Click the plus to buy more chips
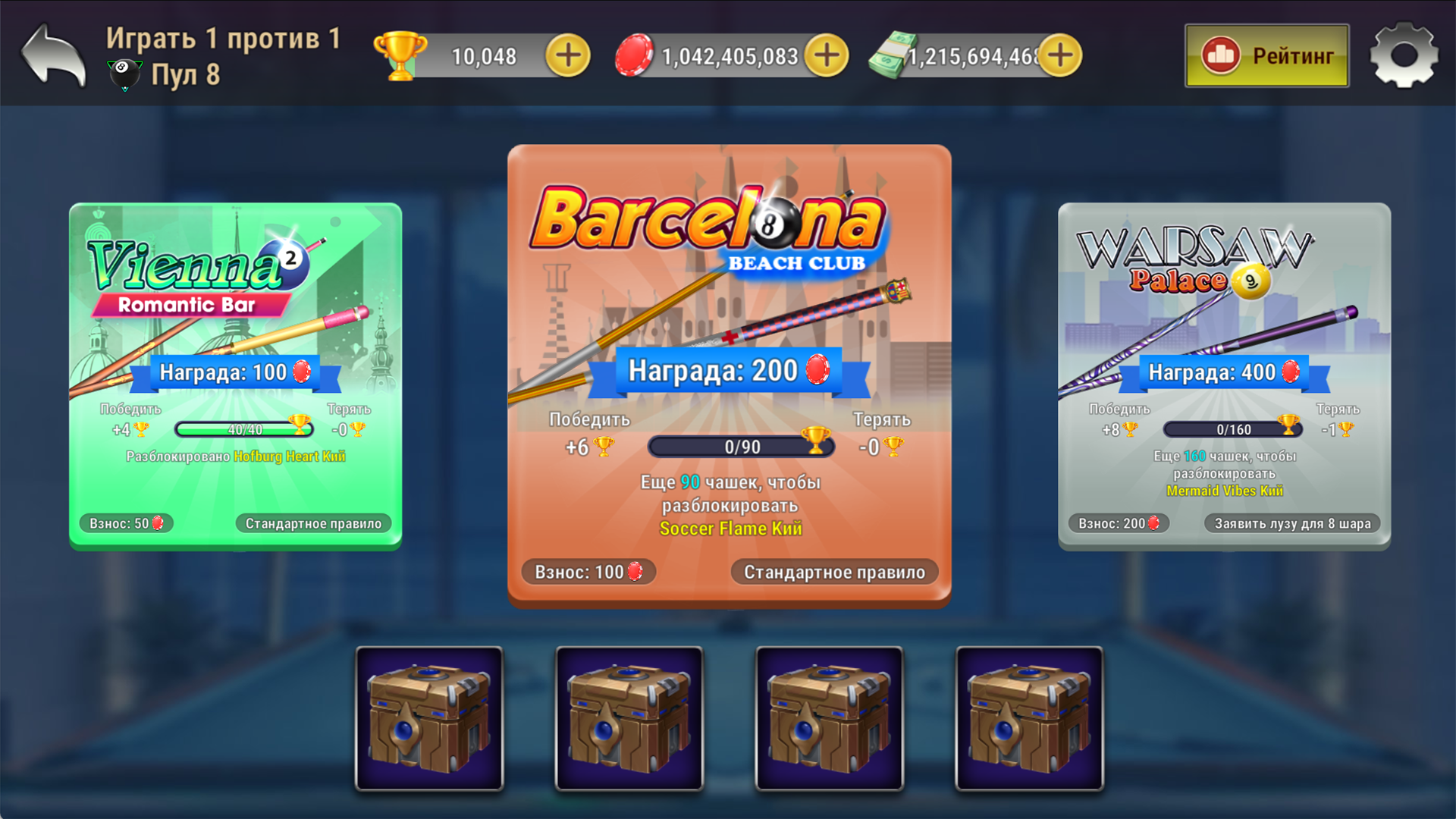Viewport: 1456px width, 819px height. [x=825, y=55]
